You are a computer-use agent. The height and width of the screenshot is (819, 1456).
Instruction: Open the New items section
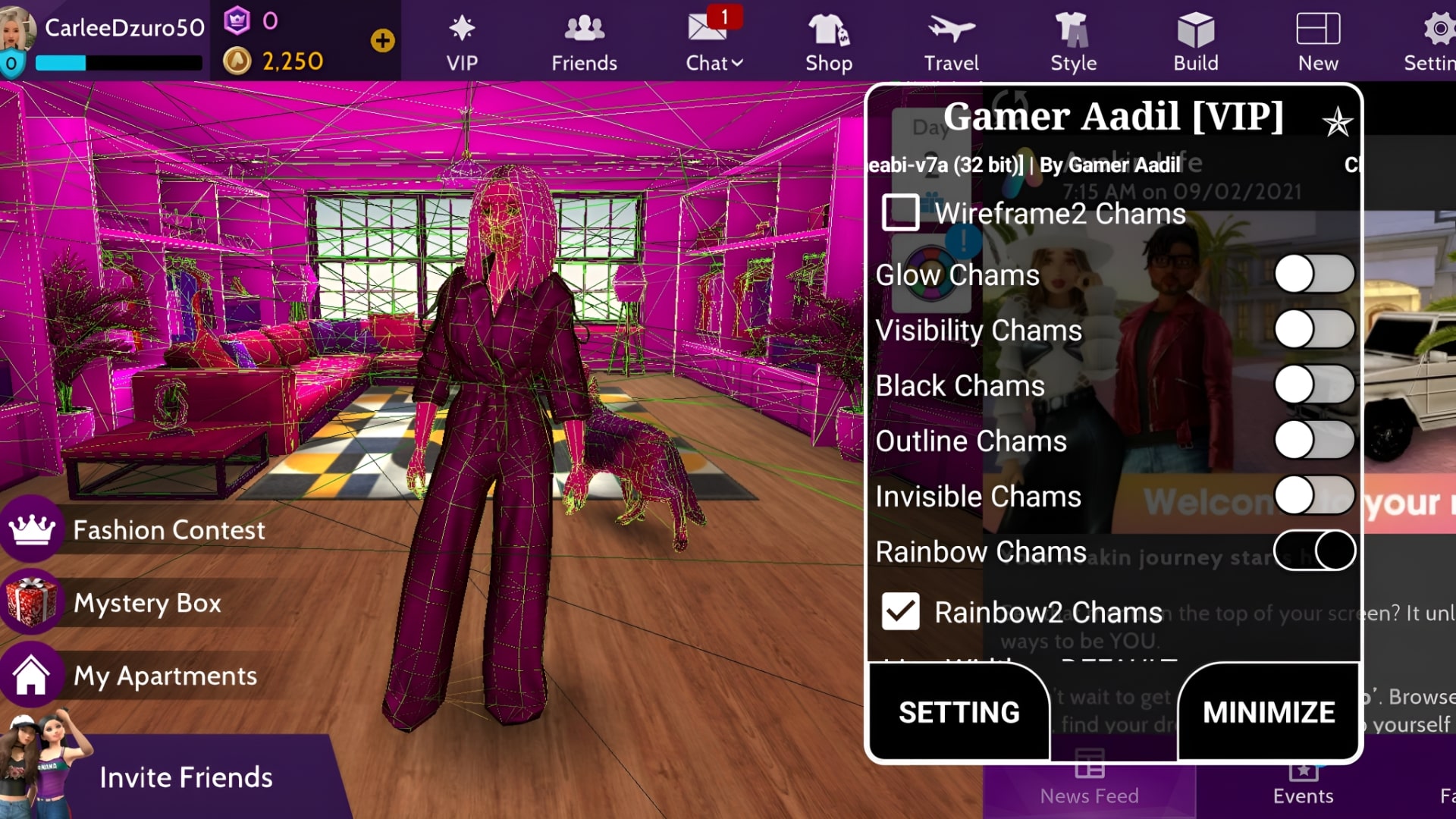pyautogui.click(x=1318, y=42)
